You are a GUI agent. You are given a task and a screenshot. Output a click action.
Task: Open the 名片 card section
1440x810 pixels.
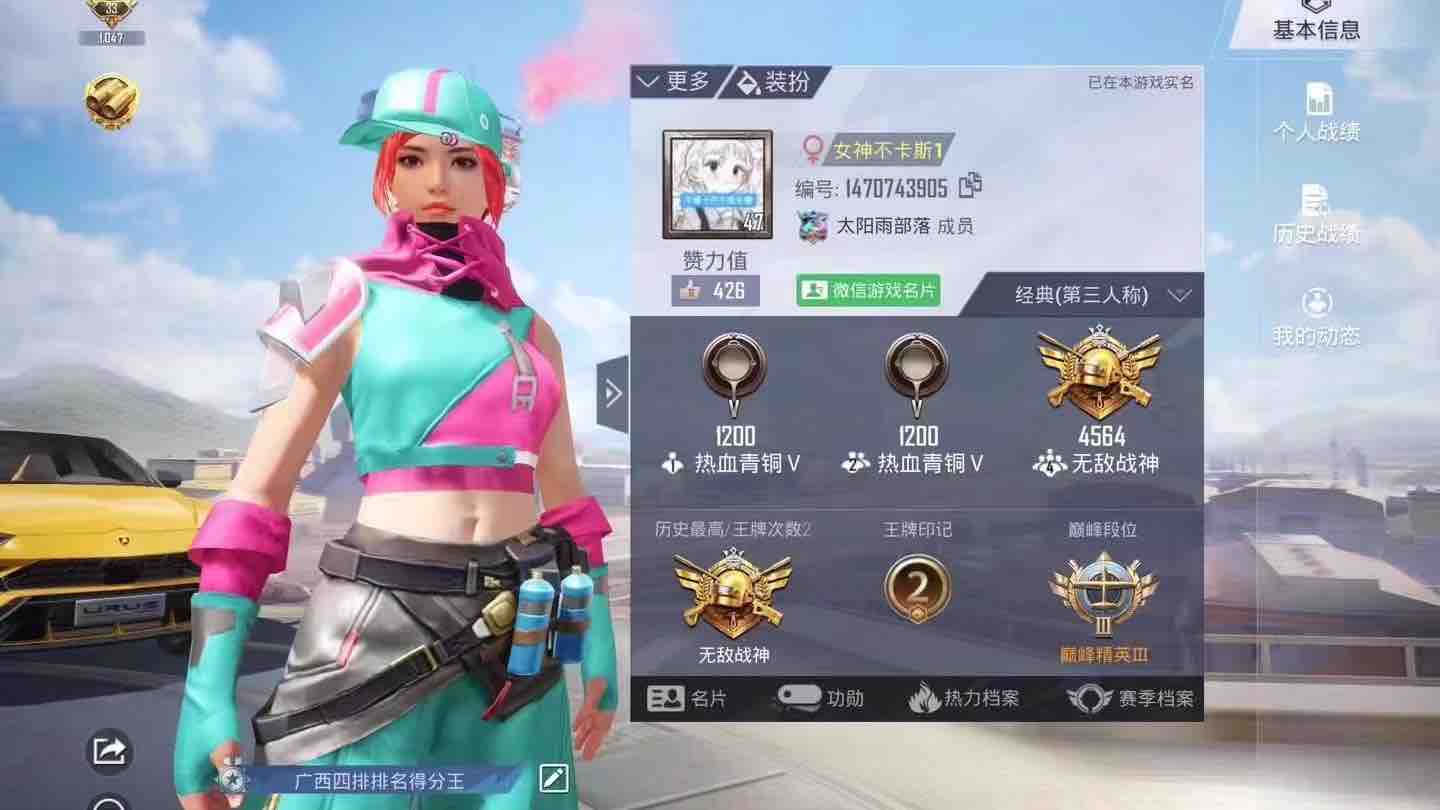(x=688, y=698)
